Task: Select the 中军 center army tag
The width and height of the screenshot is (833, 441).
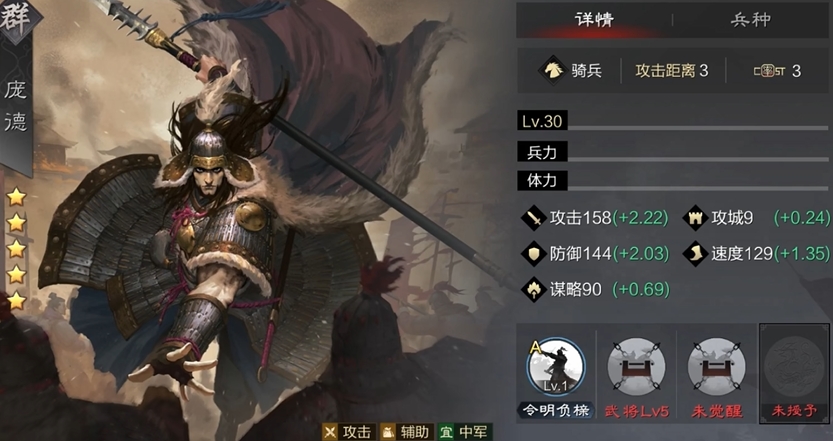Action: pos(466,432)
